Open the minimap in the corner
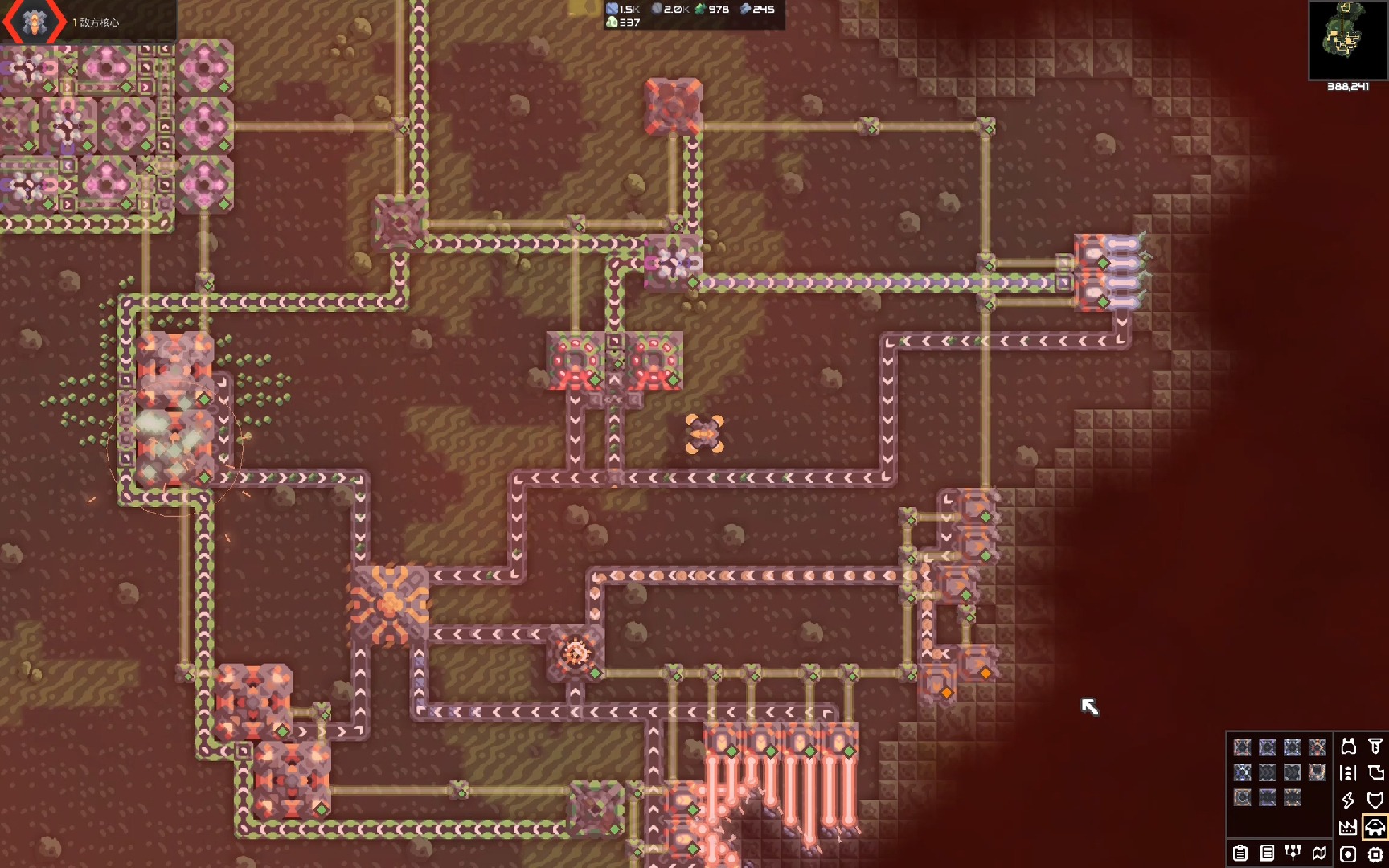1389x868 pixels. click(1348, 40)
